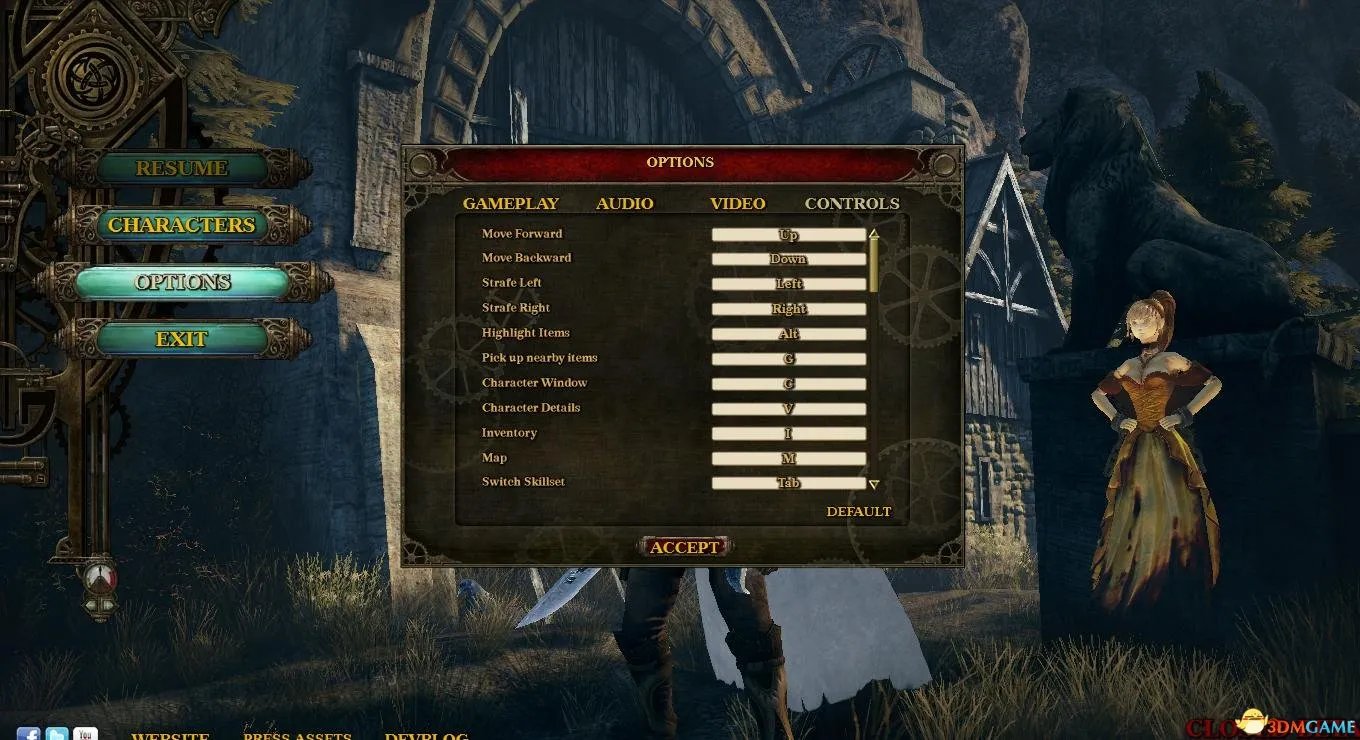Image resolution: width=1360 pixels, height=740 pixels.
Task: Select the Options menu entry
Action: click(182, 282)
